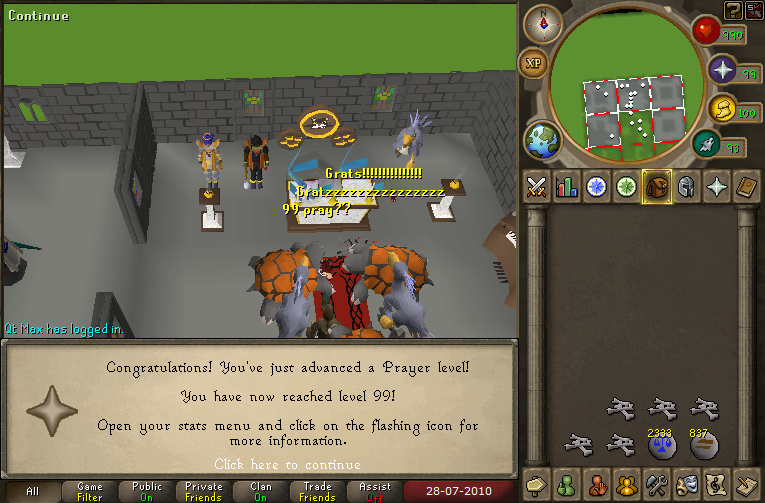Click here to continue the level-up dialogue

(287, 464)
